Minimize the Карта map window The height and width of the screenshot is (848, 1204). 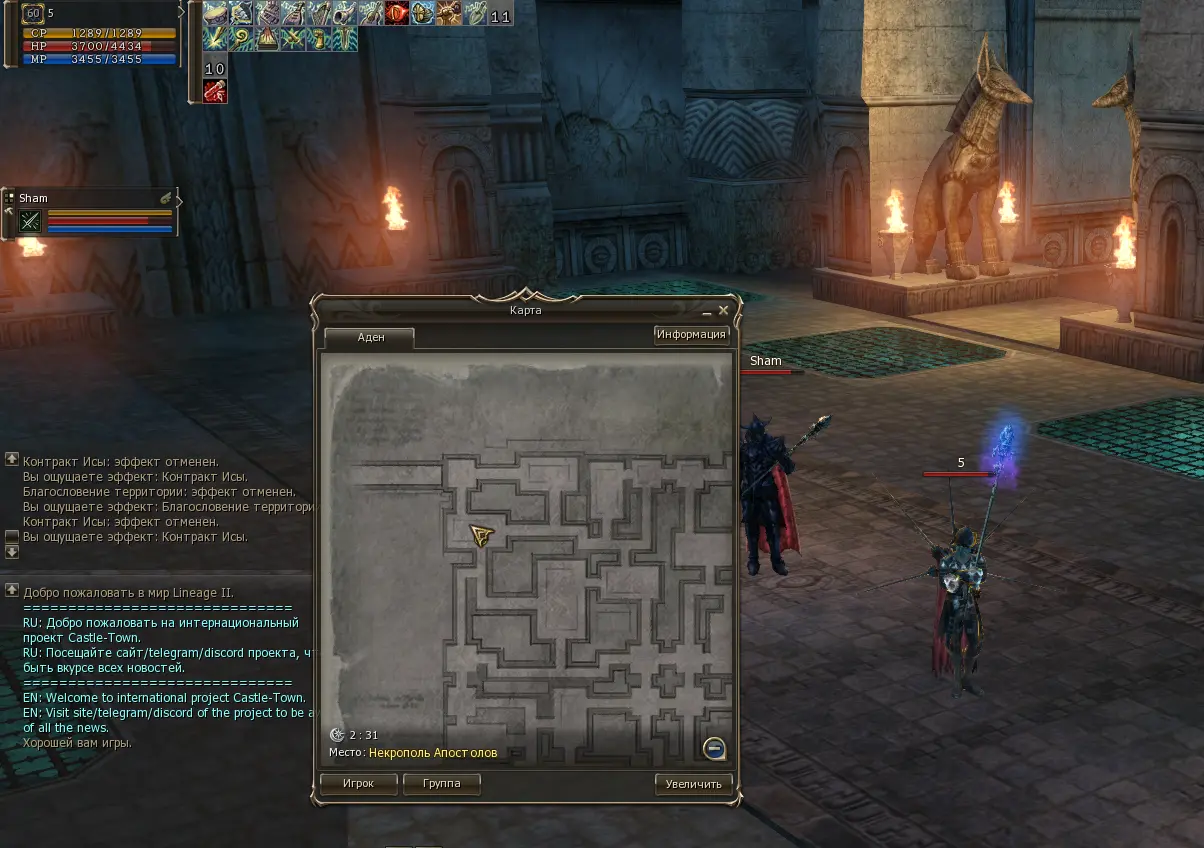[x=707, y=312]
